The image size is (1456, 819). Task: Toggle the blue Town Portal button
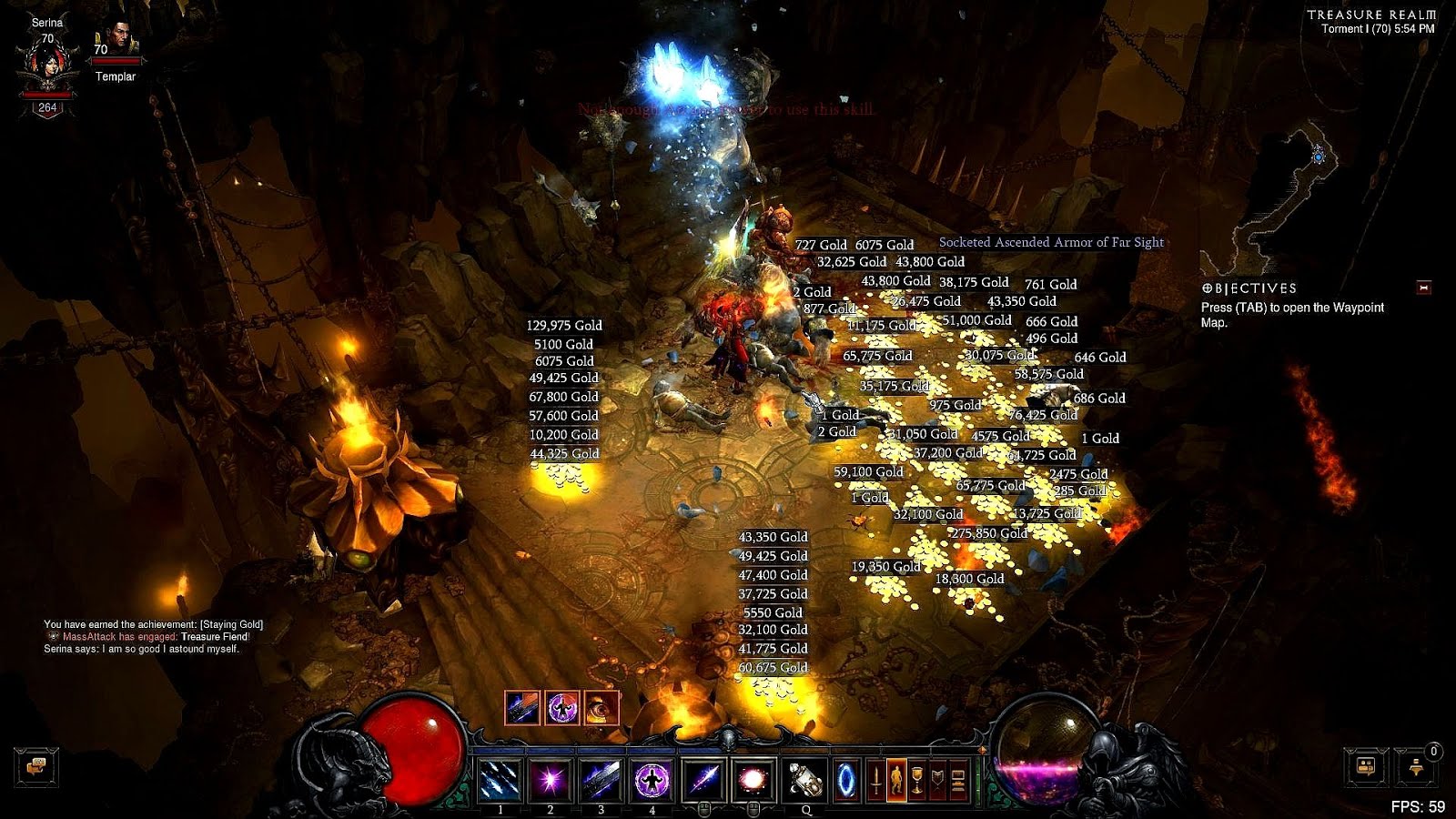[846, 780]
